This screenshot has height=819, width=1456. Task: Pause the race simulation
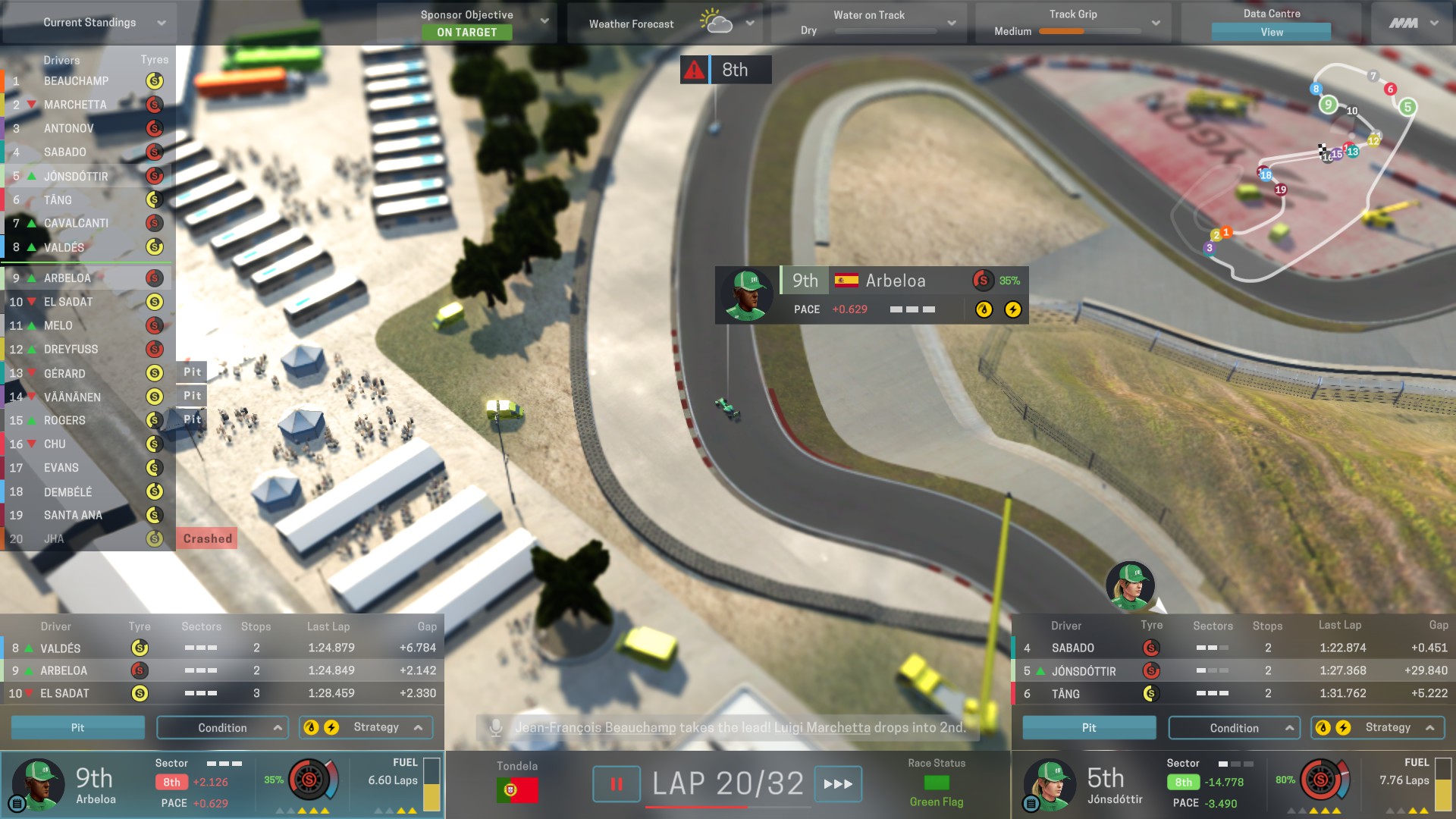(616, 784)
